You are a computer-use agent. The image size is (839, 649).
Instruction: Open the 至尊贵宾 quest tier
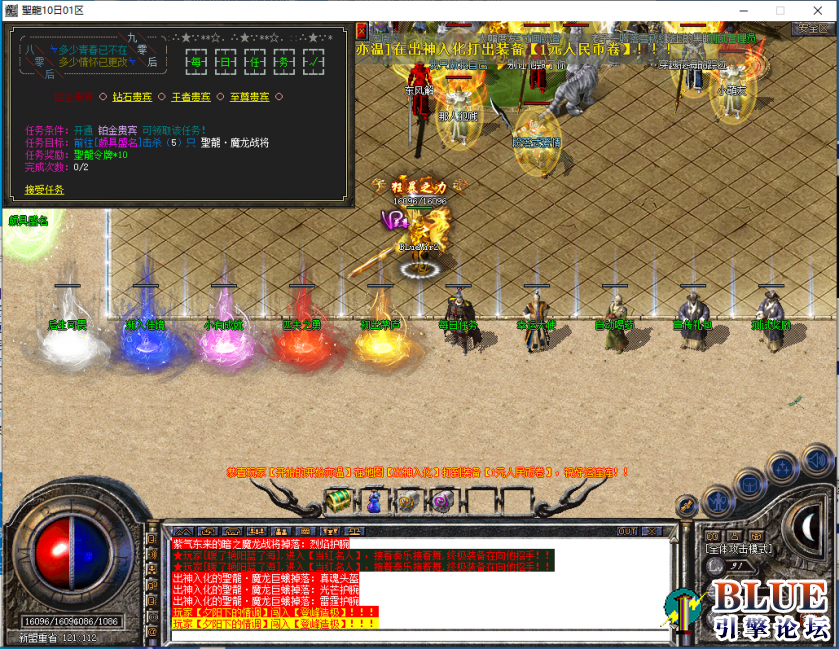pyautogui.click(x=250, y=97)
